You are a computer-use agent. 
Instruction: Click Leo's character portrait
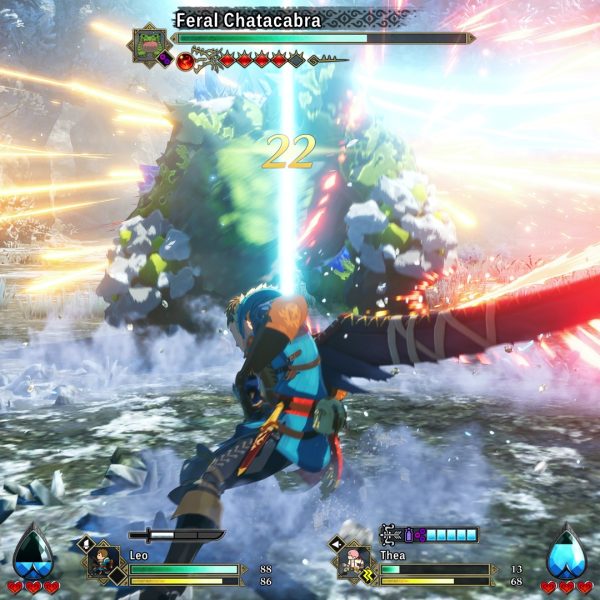[101, 561]
